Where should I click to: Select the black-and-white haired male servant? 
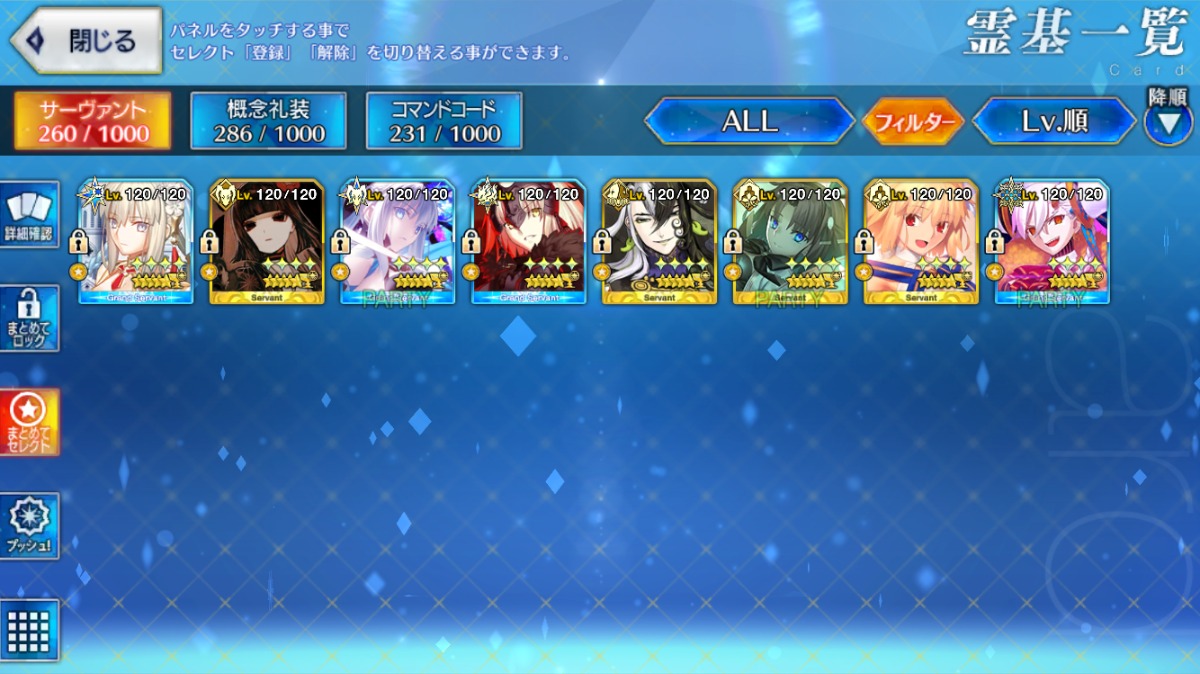pos(660,242)
